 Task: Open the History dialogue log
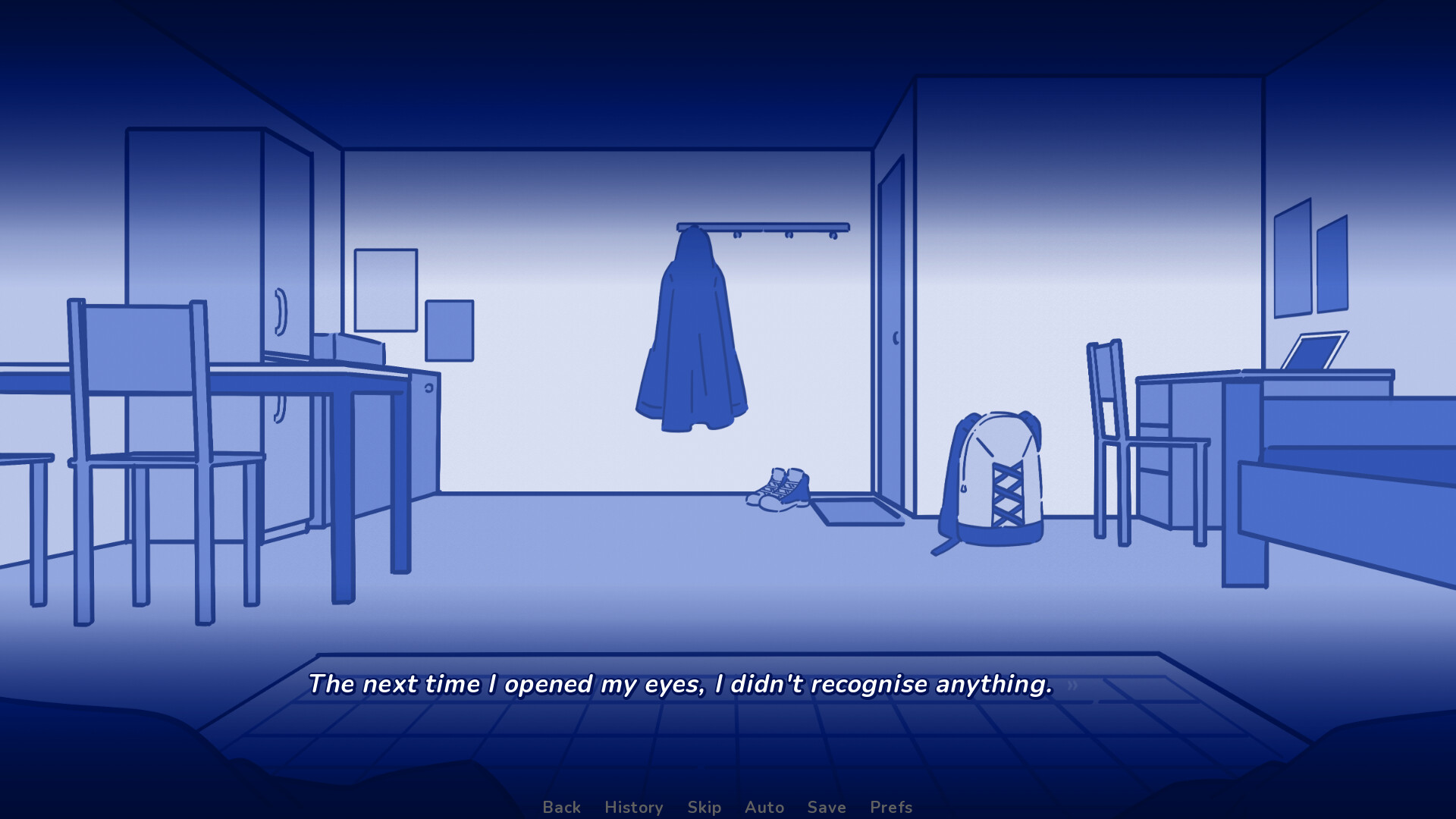pyautogui.click(x=633, y=807)
